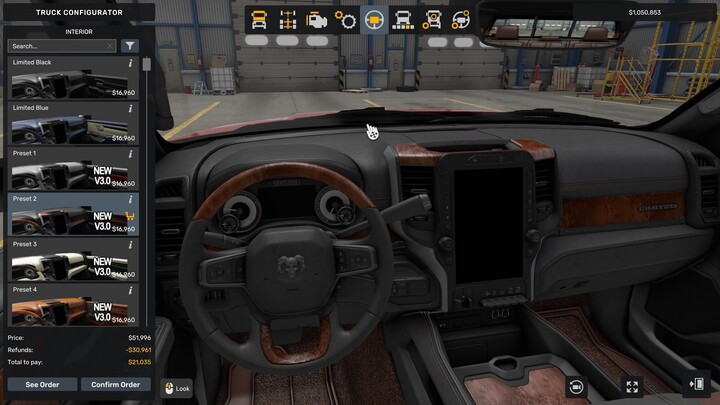Image resolution: width=720 pixels, height=405 pixels.
Task: Switch to the truck cabin category
Action: tap(259, 19)
